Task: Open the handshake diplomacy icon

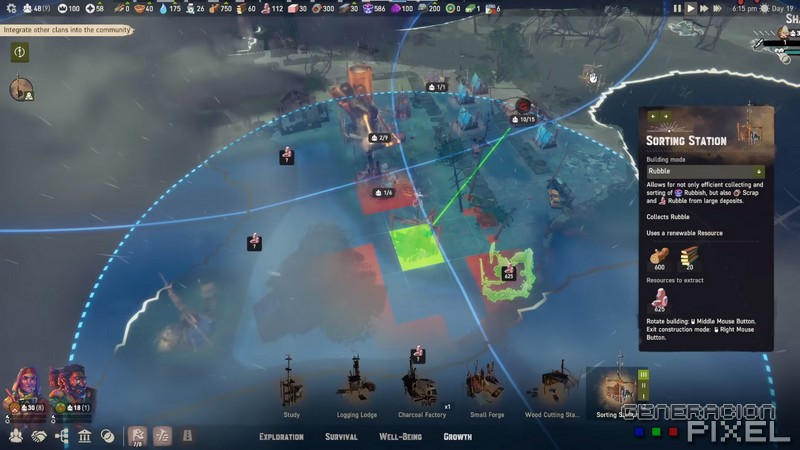Action: coord(39,437)
